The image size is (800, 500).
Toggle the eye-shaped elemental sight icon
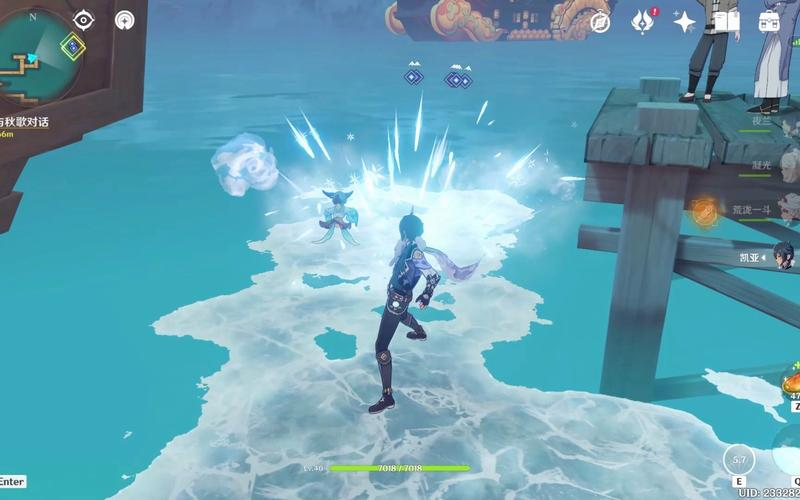84,20
